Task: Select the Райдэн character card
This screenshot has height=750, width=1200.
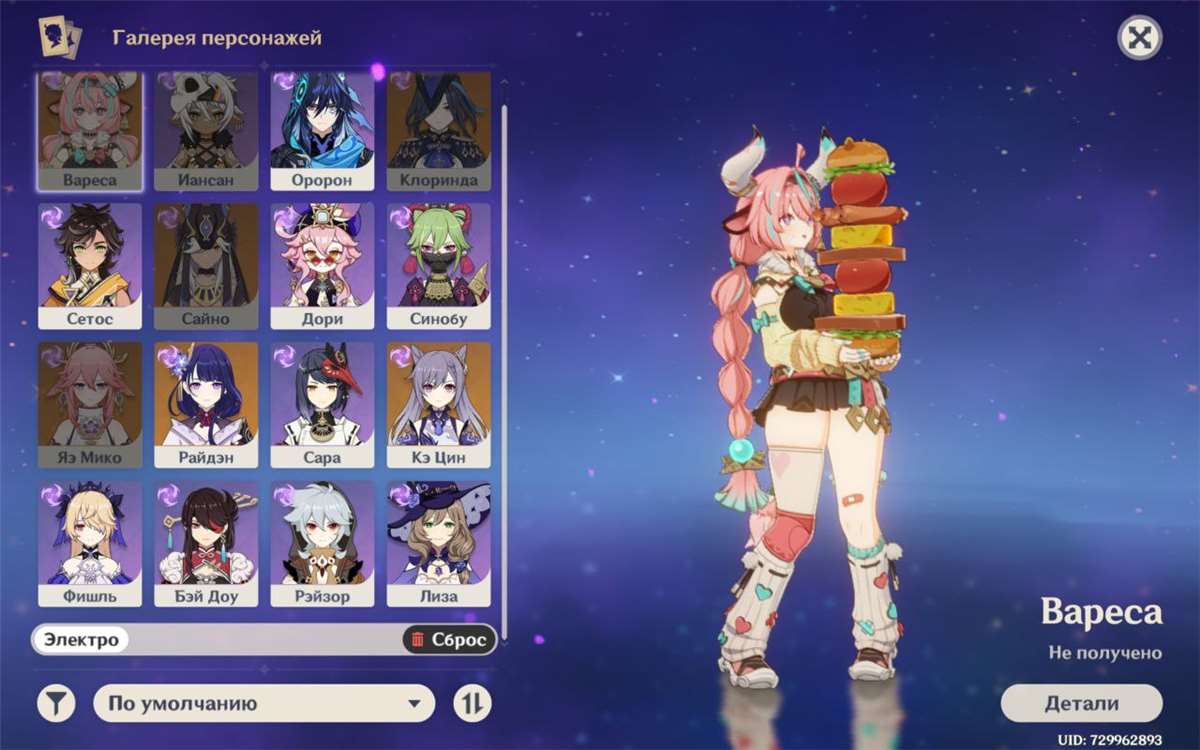Action: click(x=206, y=405)
